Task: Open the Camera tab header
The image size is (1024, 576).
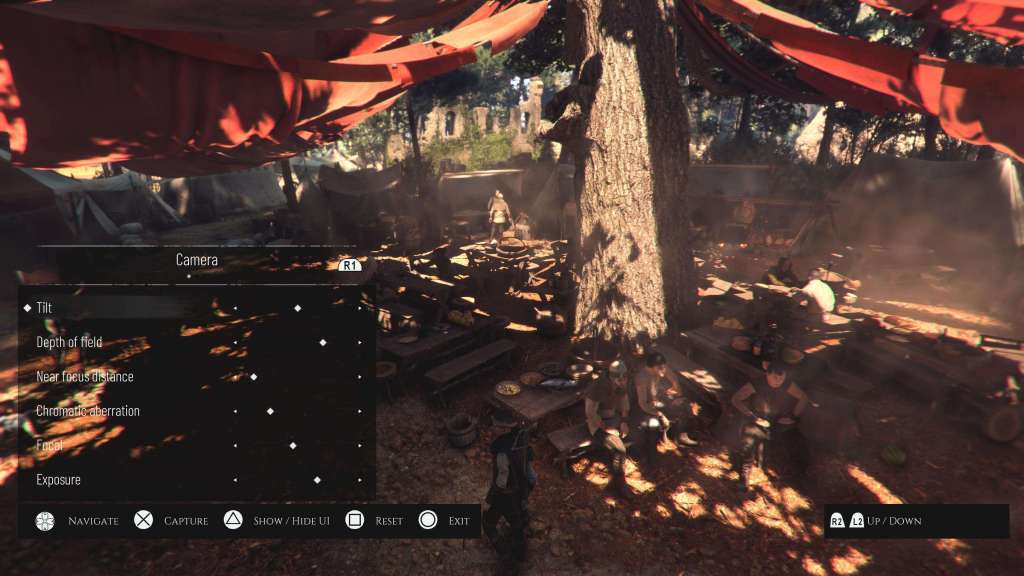Action: 197,260
